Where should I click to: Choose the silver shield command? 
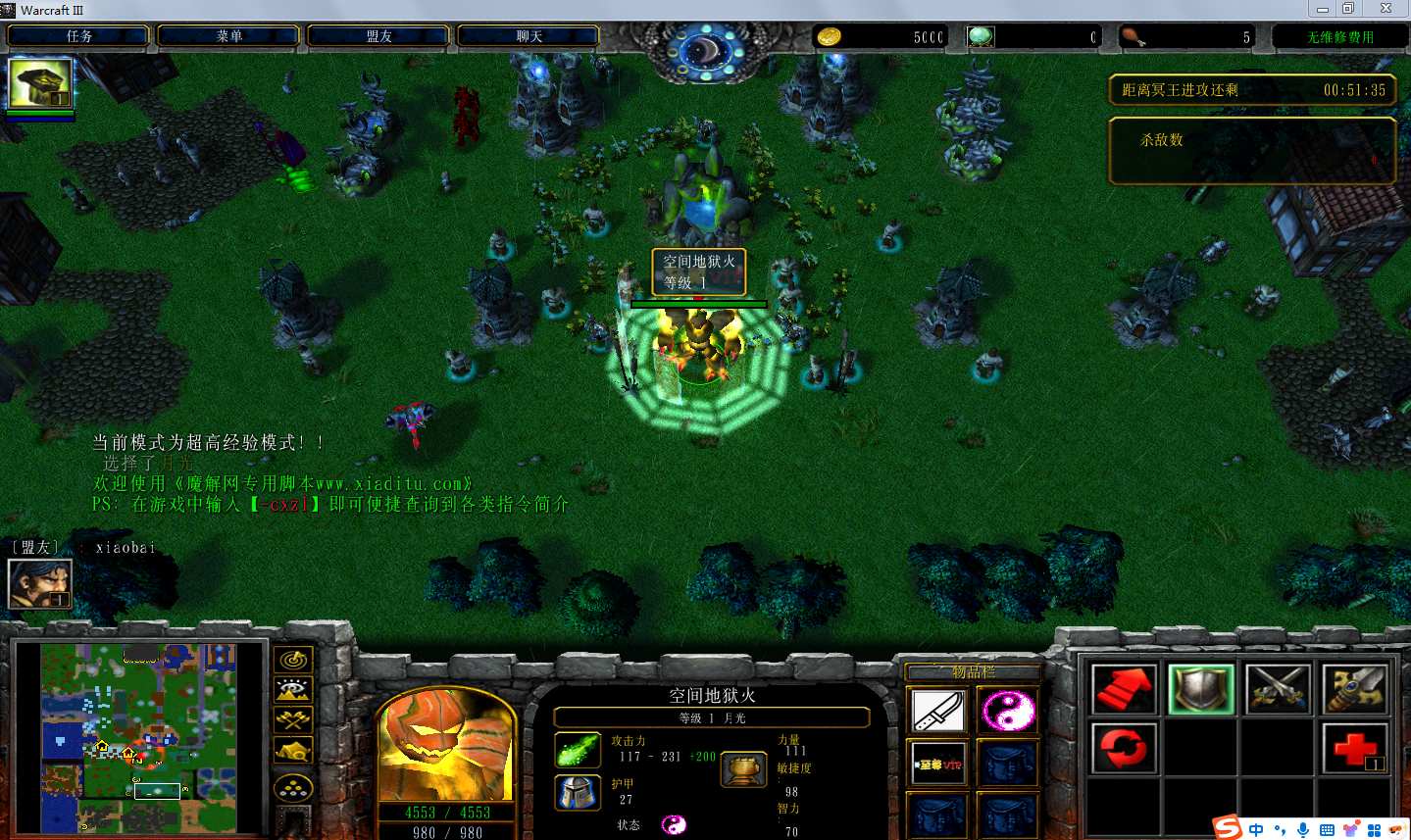click(x=1200, y=689)
